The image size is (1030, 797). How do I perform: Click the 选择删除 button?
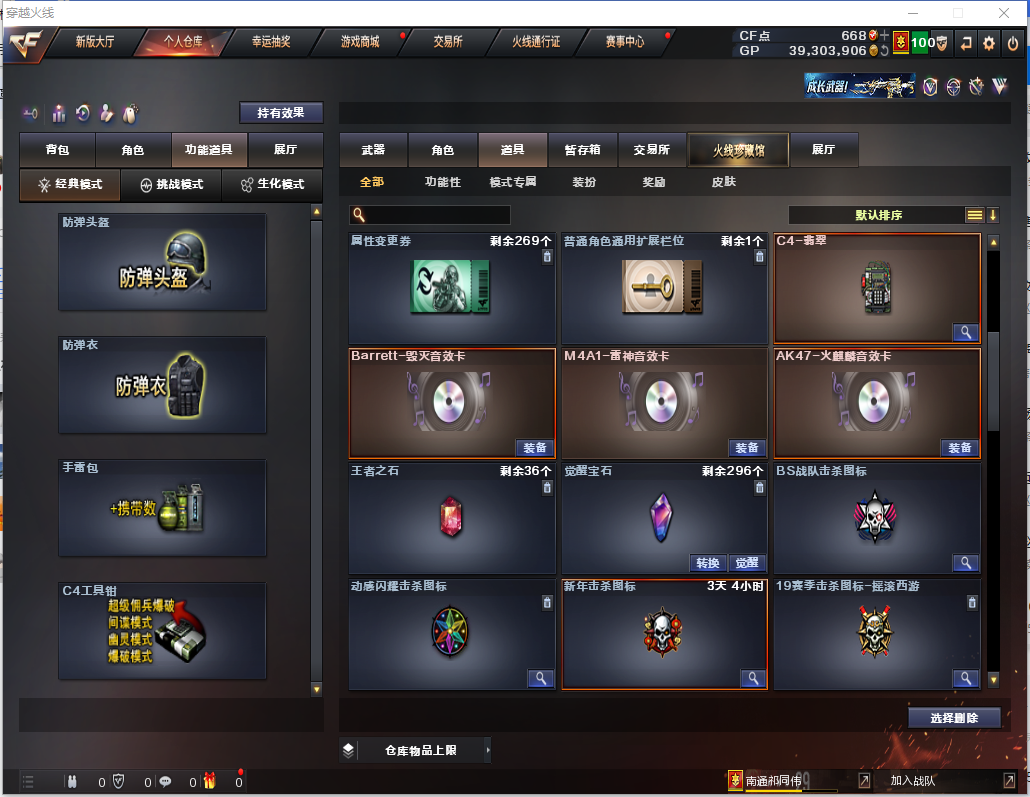coord(954,717)
